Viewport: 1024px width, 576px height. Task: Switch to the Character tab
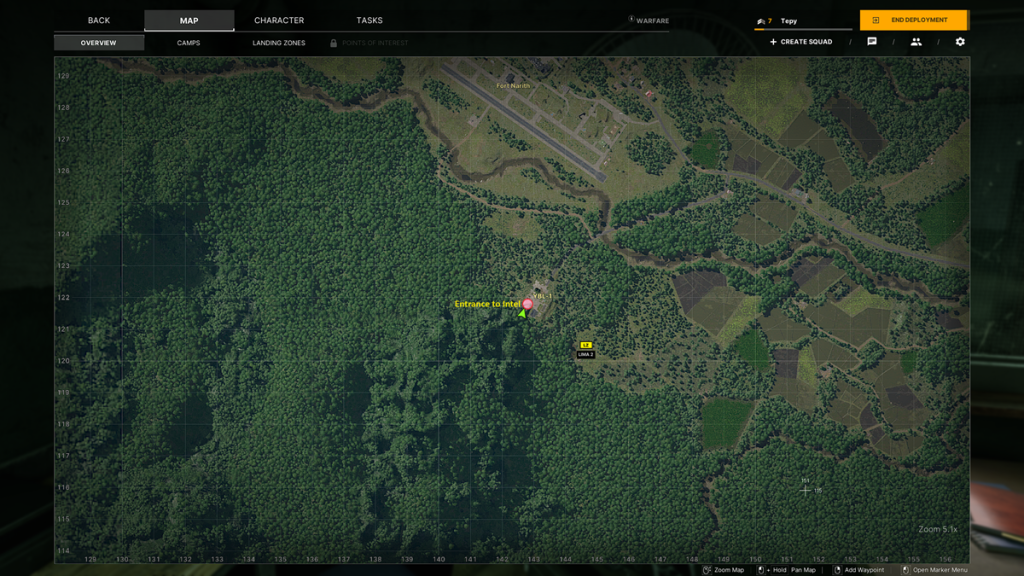pos(279,21)
